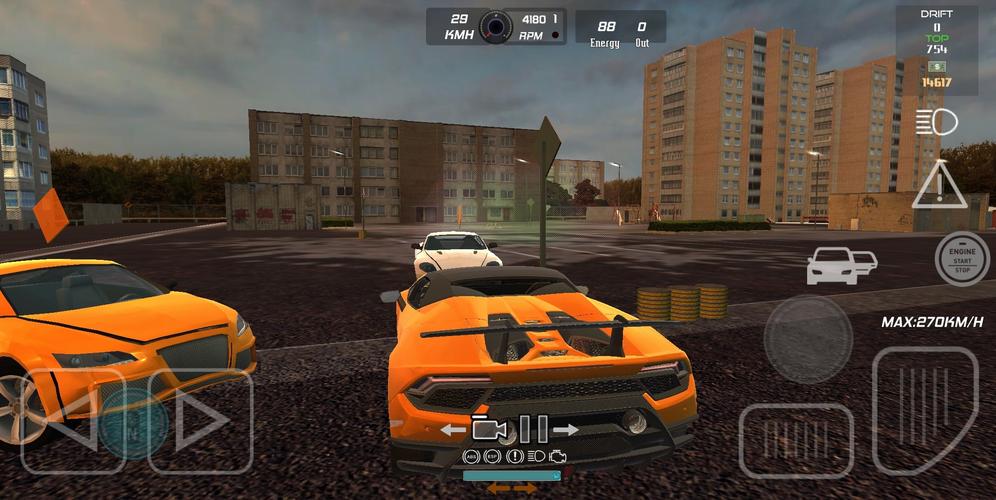Click the orange double-arrow icon

coord(512,488)
